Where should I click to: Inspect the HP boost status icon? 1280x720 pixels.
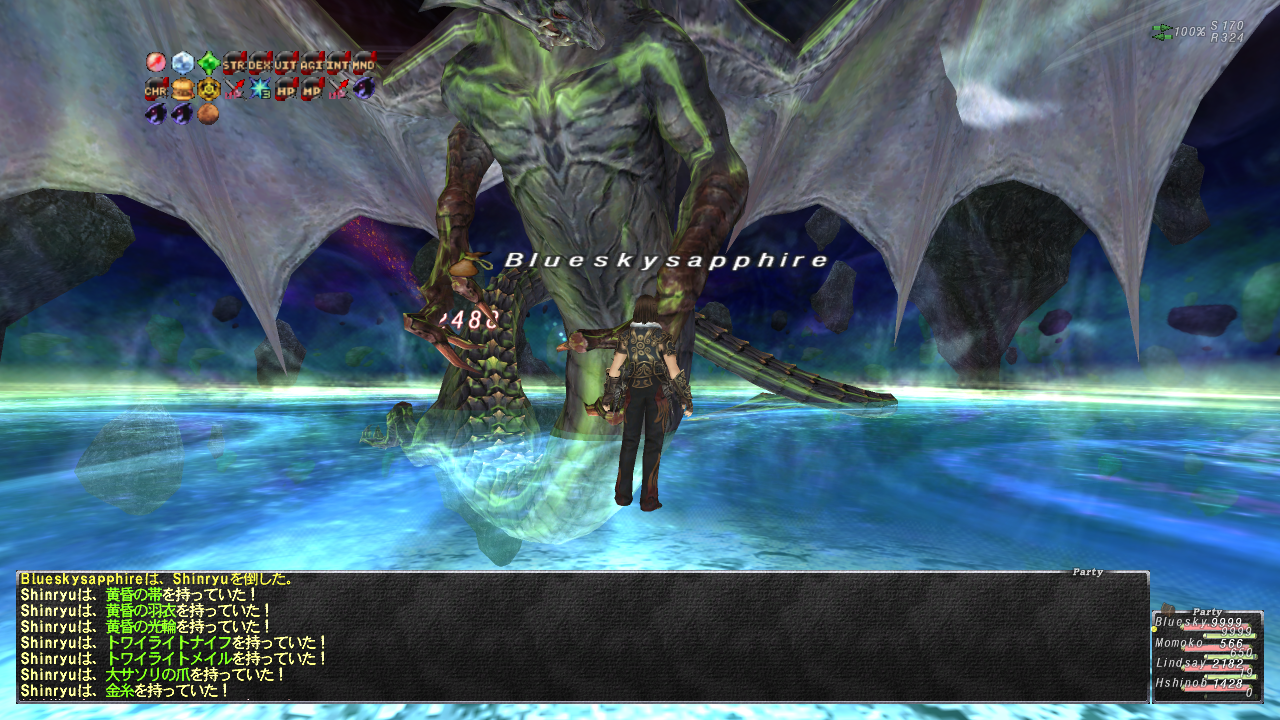point(286,90)
